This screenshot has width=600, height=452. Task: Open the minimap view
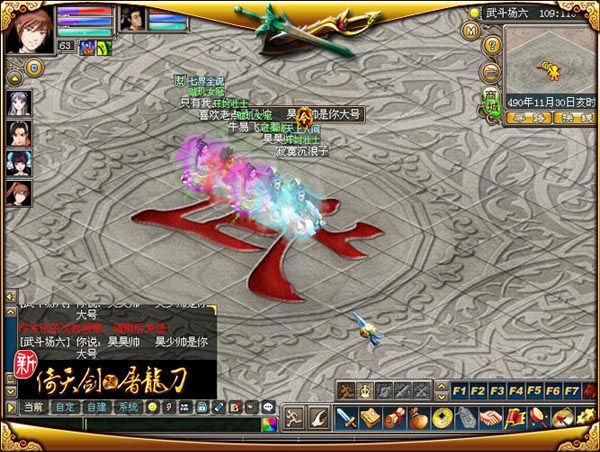tap(549, 67)
